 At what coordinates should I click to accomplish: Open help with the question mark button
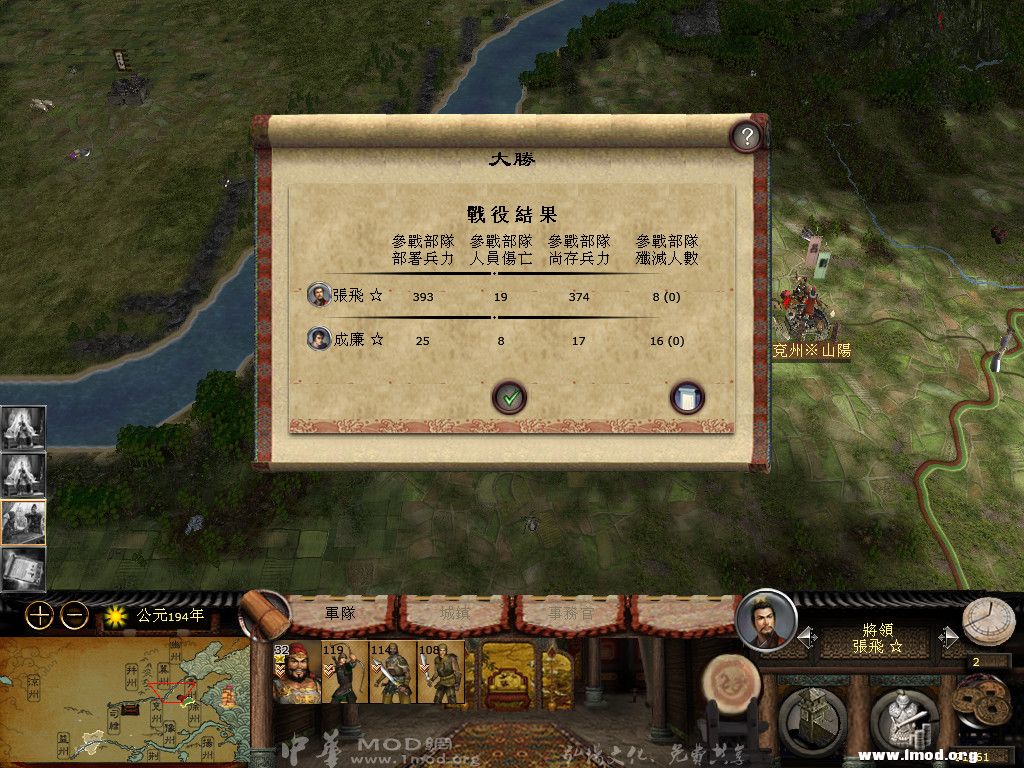pos(746,136)
